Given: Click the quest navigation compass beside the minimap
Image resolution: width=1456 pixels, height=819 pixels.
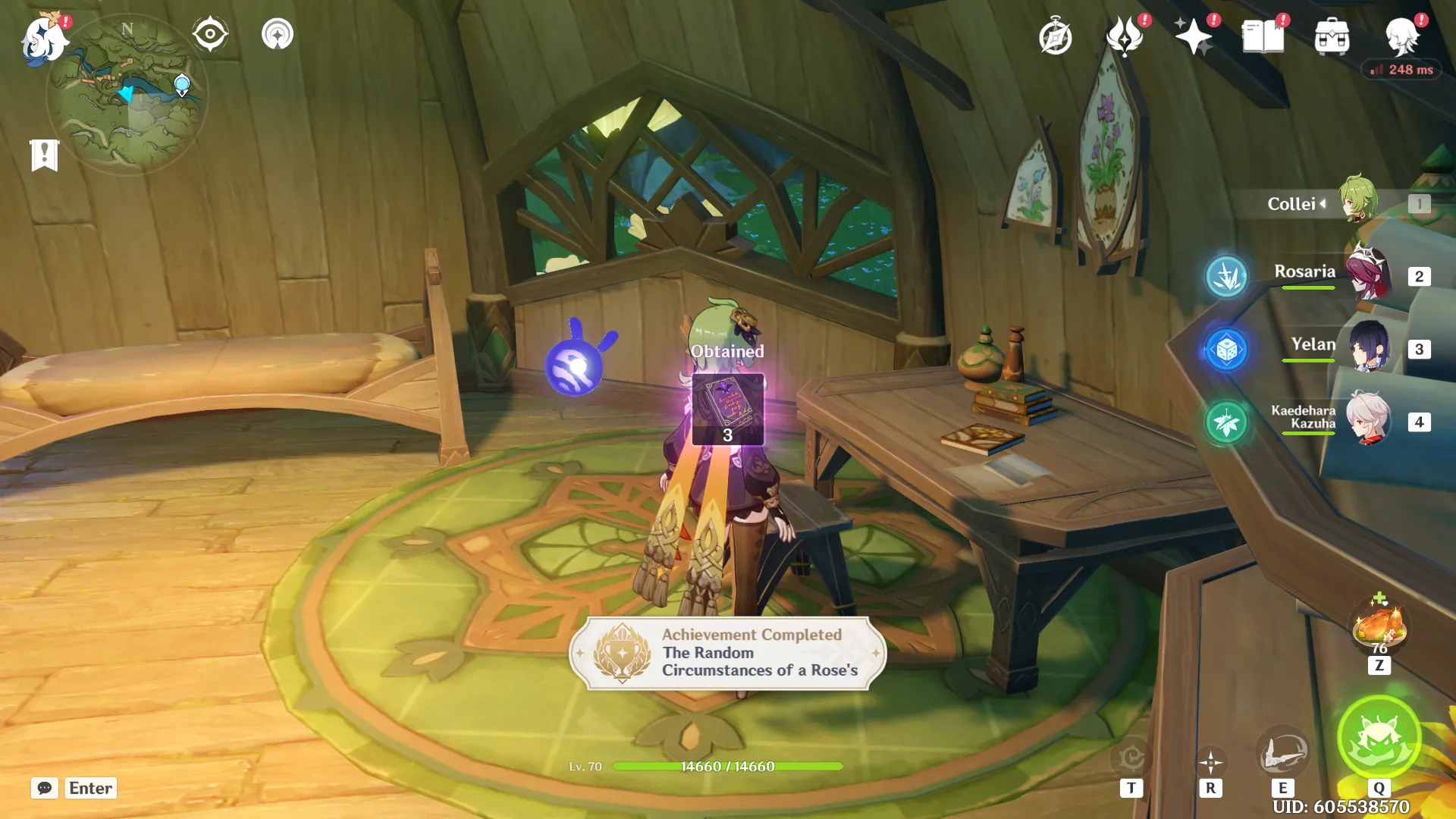Looking at the screenshot, I should click(x=209, y=33).
